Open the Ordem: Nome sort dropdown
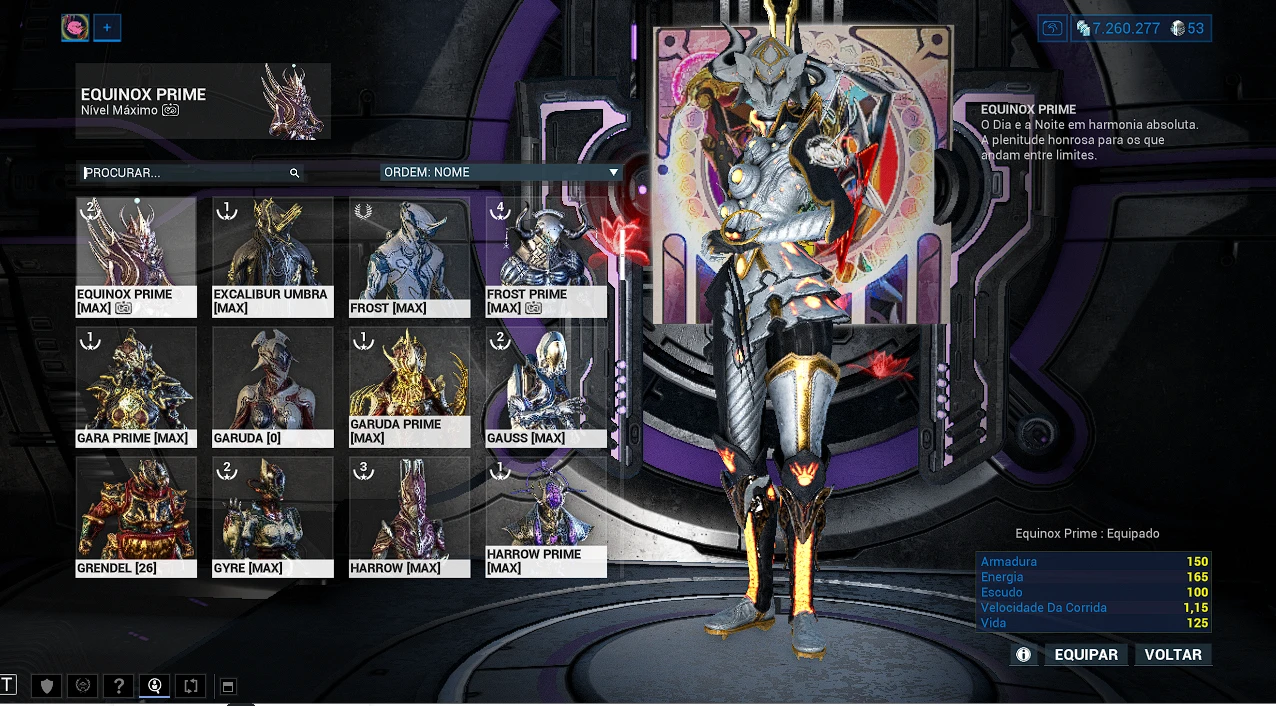1276x706 pixels. click(x=500, y=172)
